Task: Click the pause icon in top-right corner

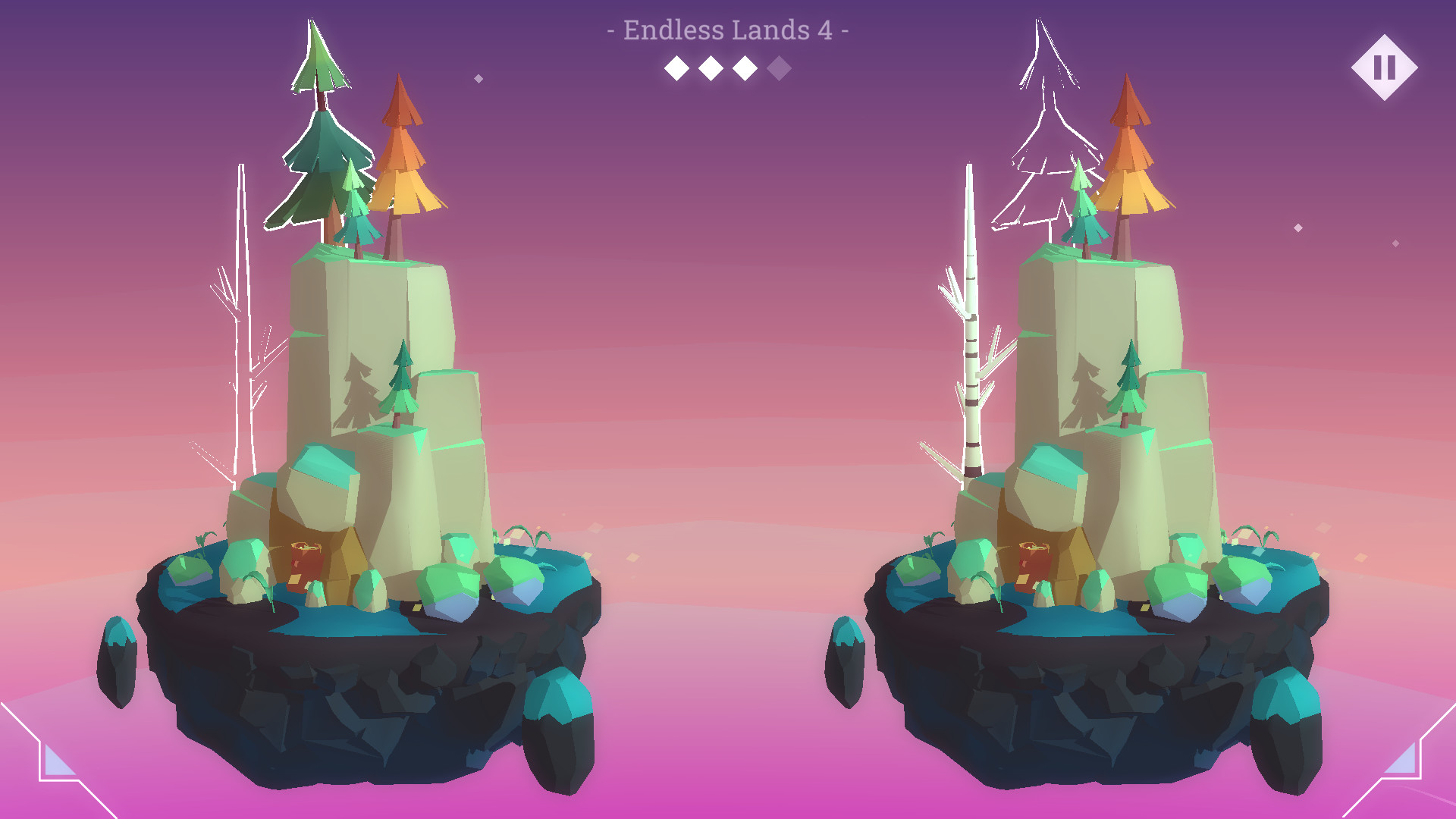Action: click(1385, 67)
